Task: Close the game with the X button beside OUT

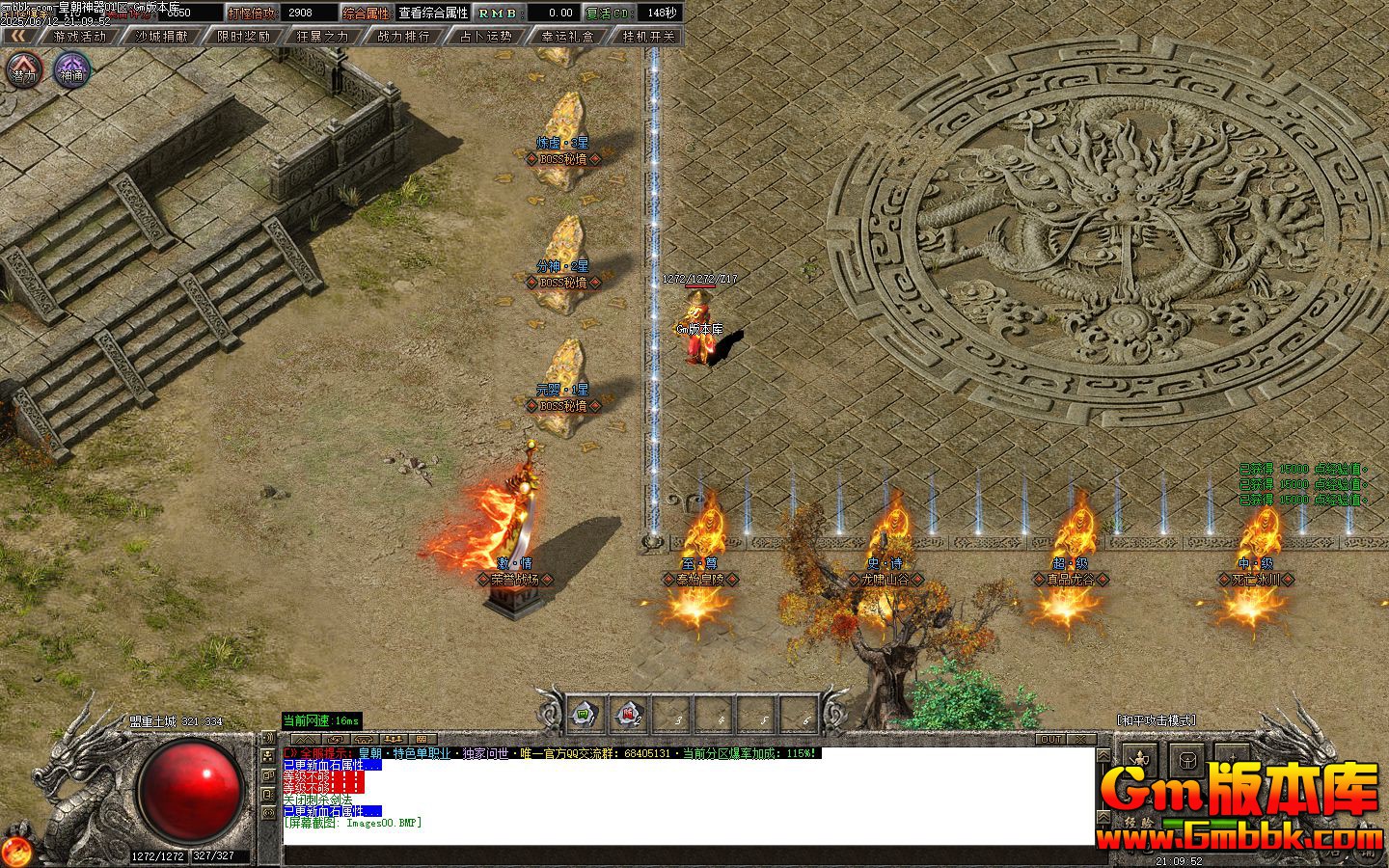Action: tap(1081, 739)
